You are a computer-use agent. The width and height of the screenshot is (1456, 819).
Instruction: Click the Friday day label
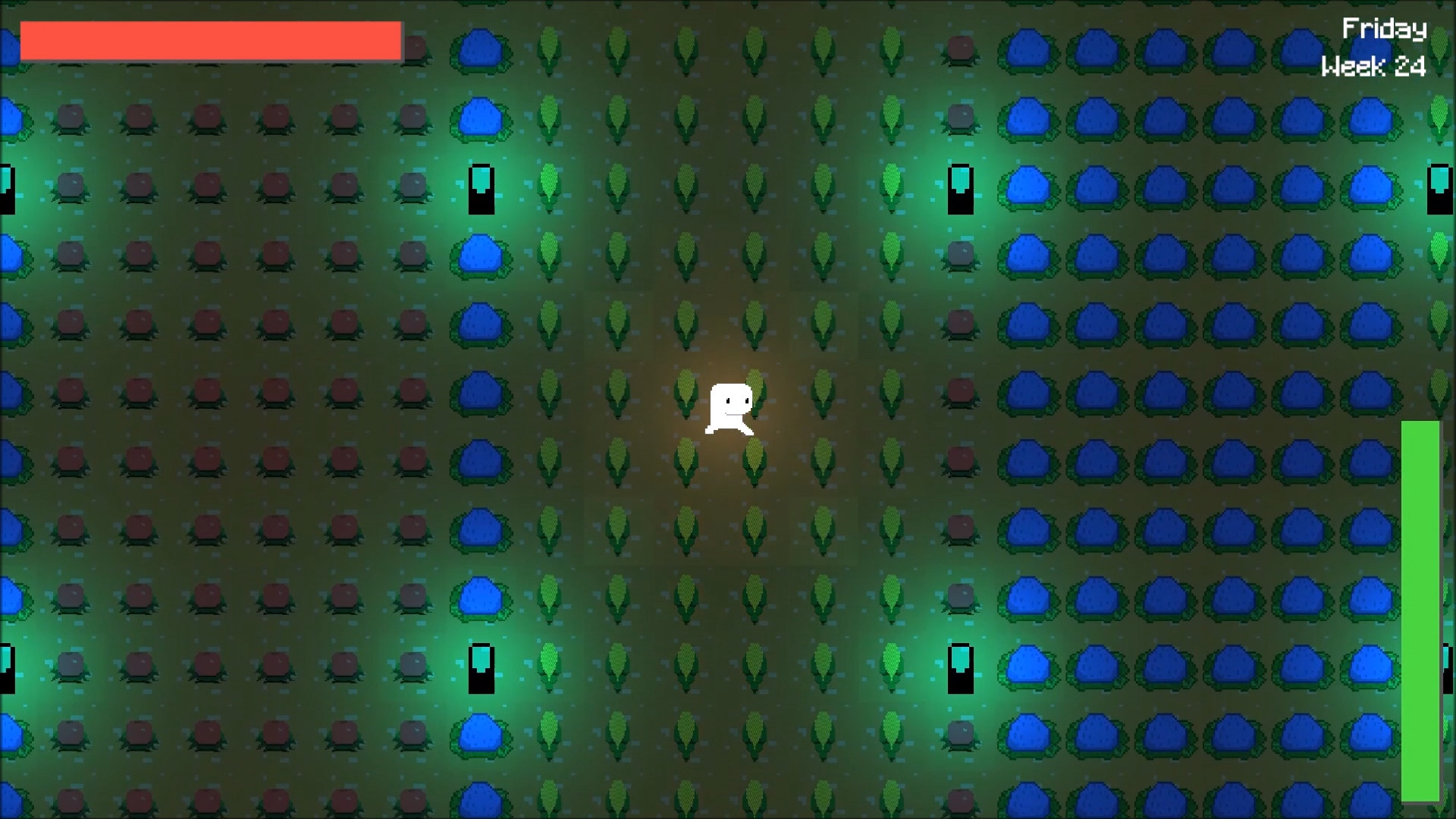pyautogui.click(x=1385, y=29)
